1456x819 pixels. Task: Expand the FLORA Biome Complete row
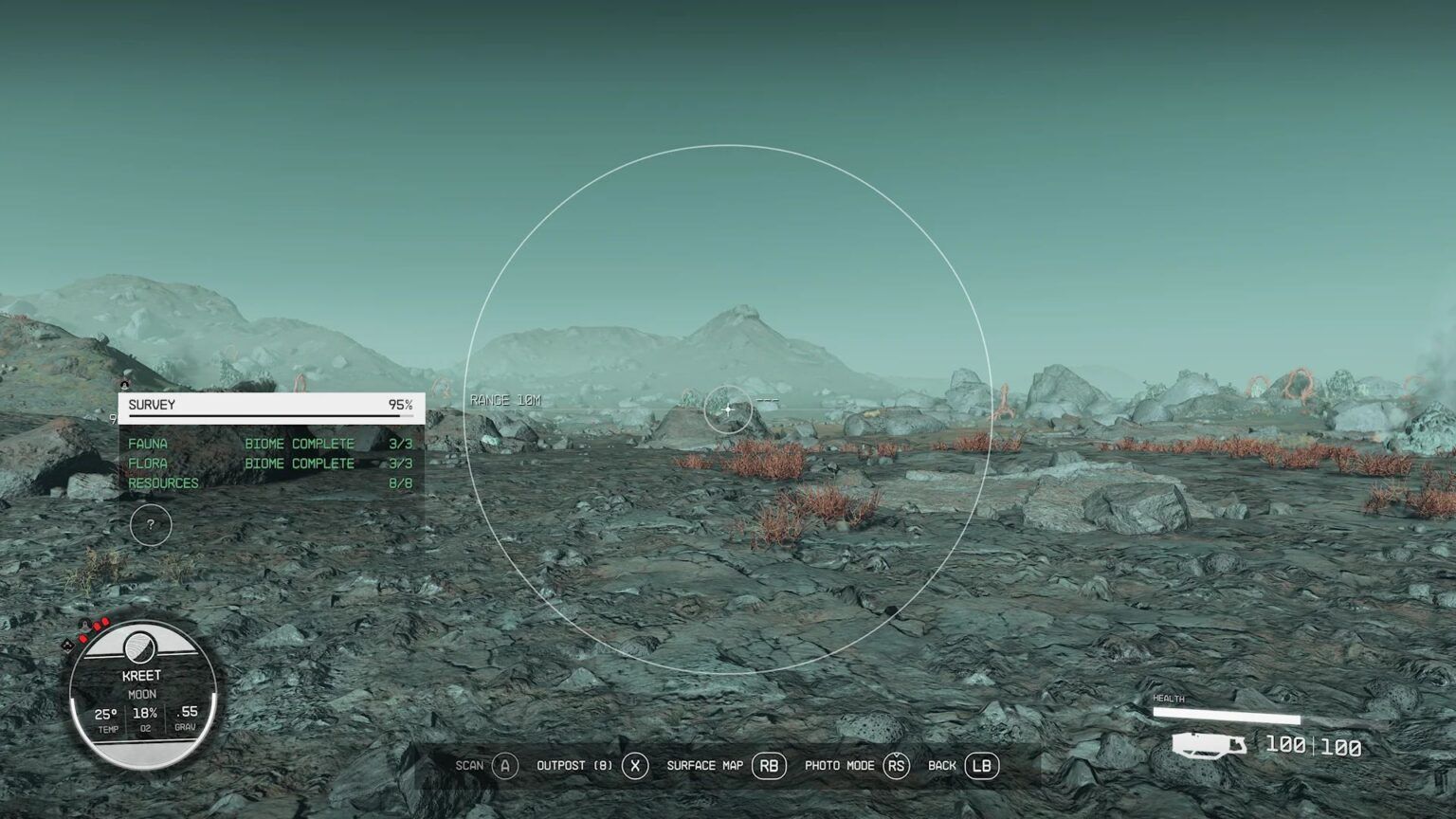(148, 463)
